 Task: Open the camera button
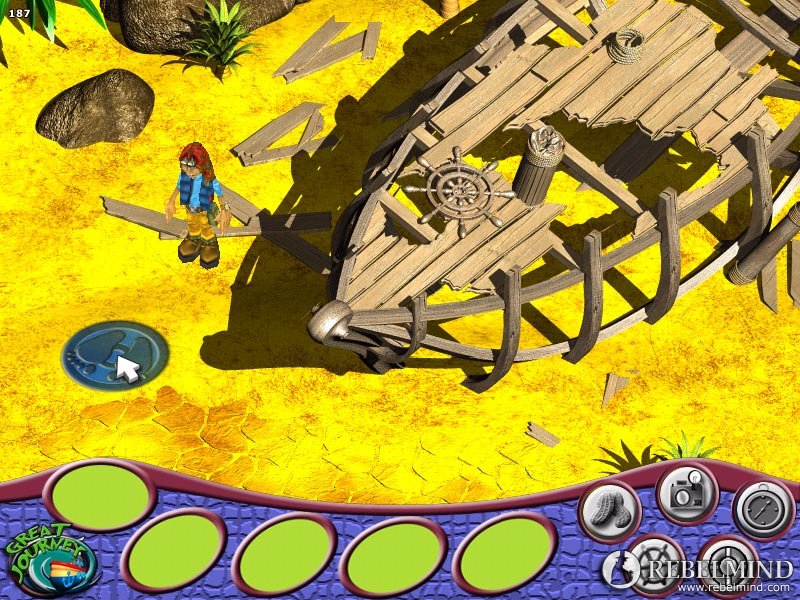tap(687, 493)
